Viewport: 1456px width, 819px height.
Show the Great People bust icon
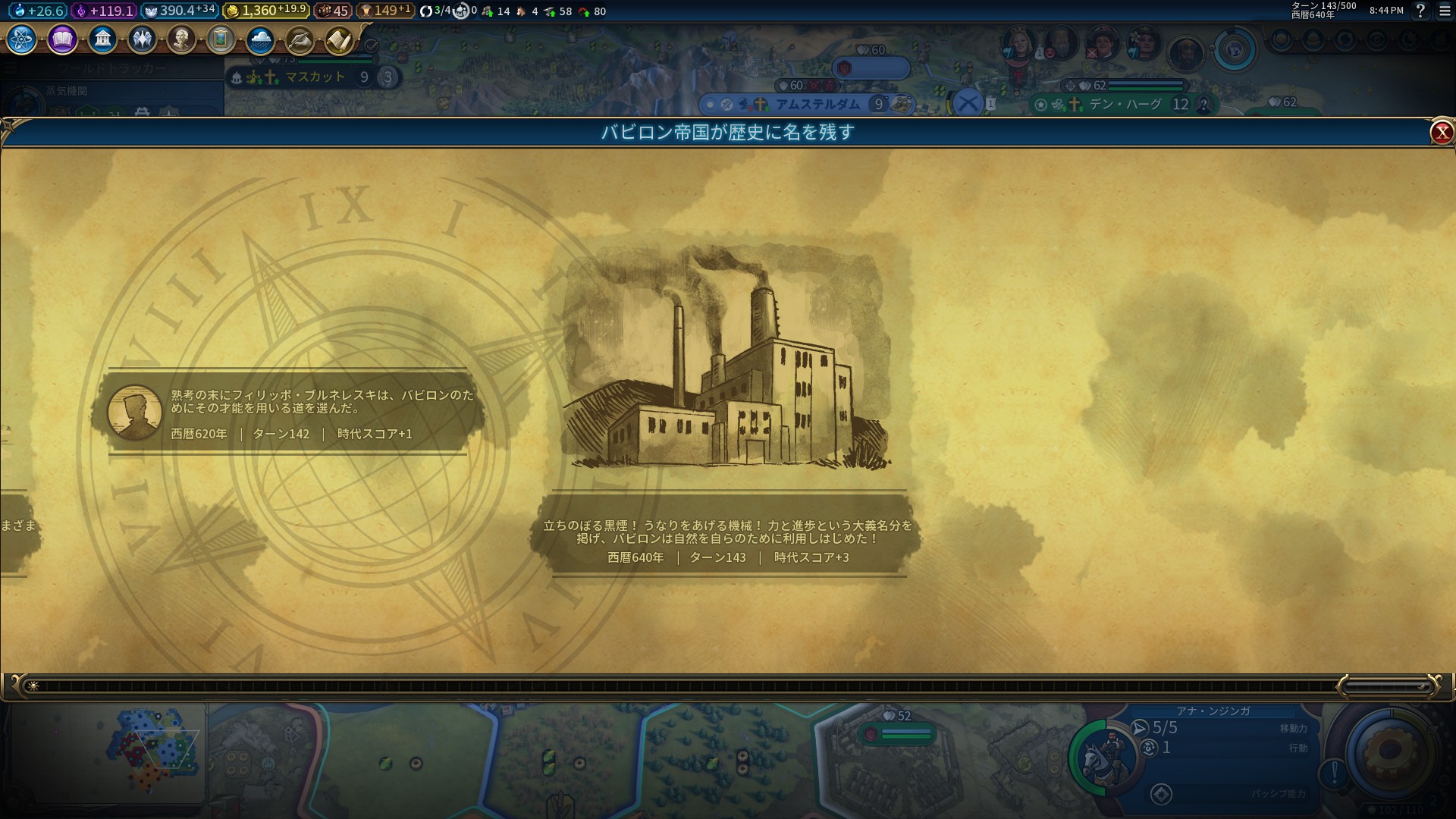pos(181,39)
